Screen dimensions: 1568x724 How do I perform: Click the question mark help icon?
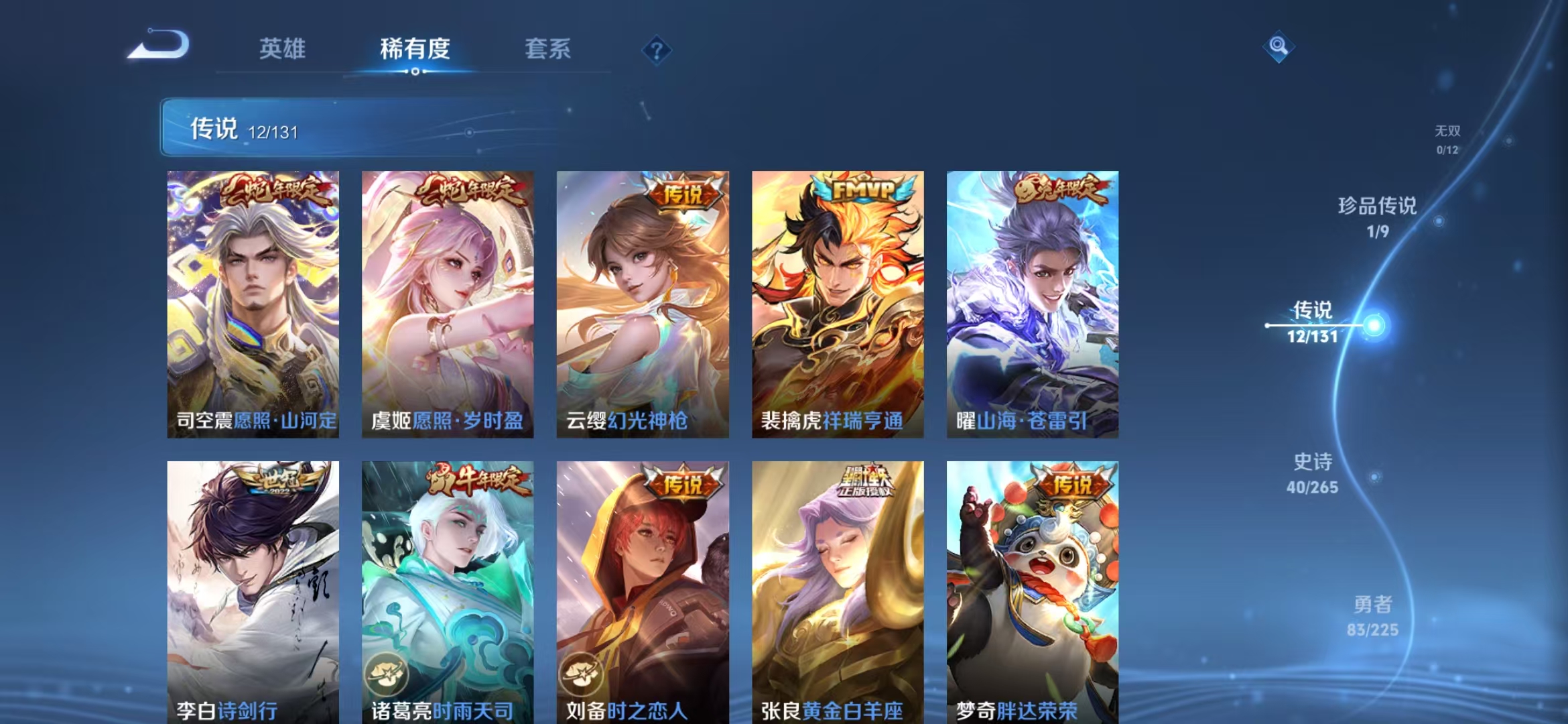[658, 50]
